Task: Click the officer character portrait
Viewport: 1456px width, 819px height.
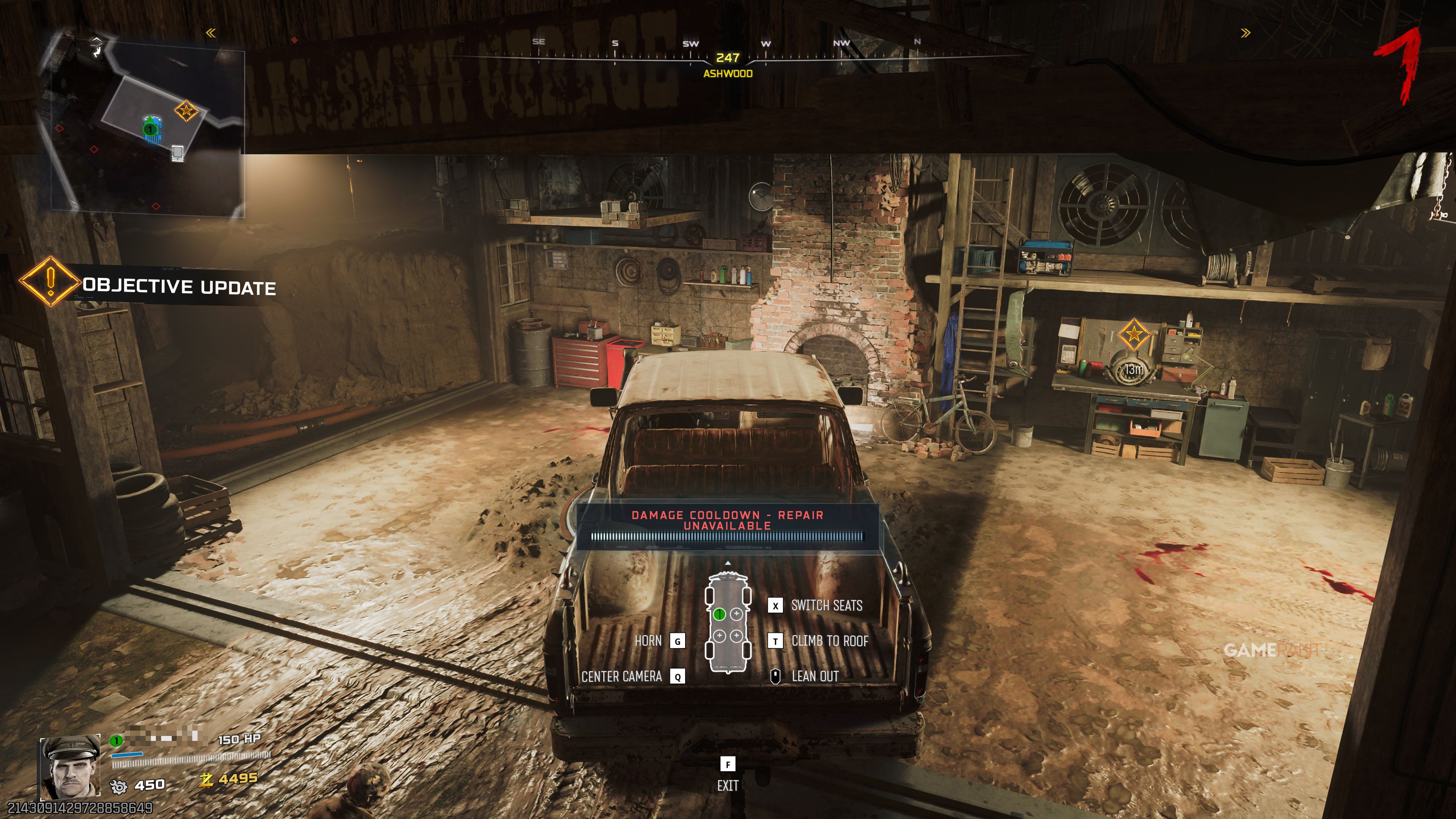Action: (69, 767)
